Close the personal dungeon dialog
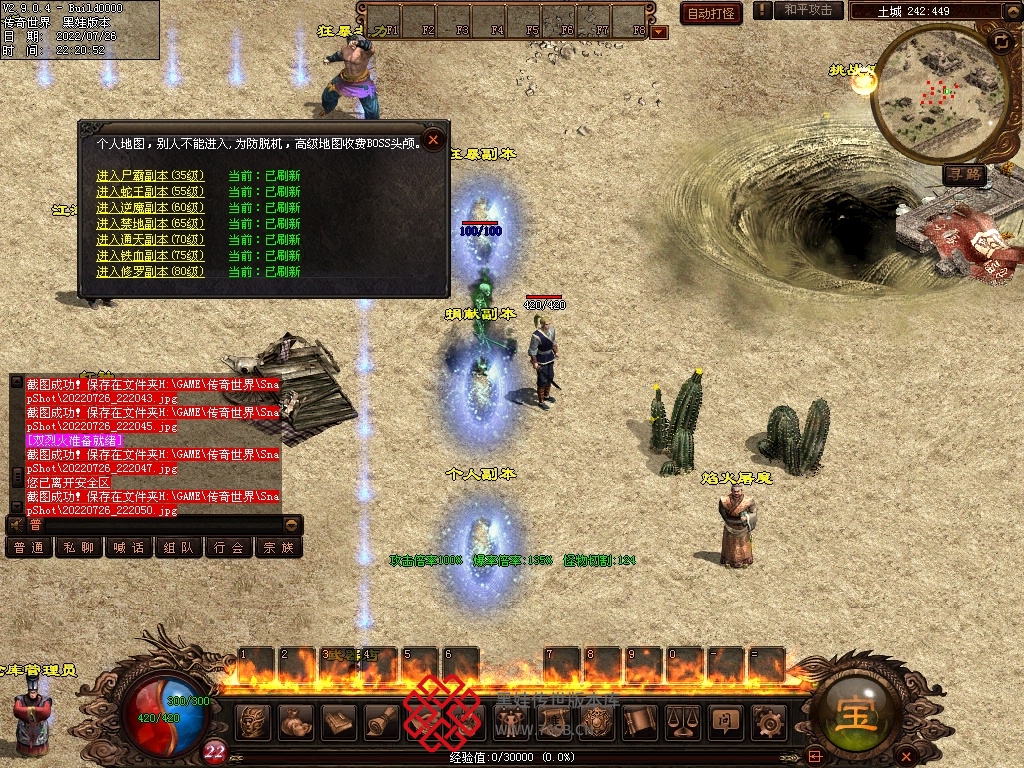This screenshot has height=768, width=1024. (433, 140)
